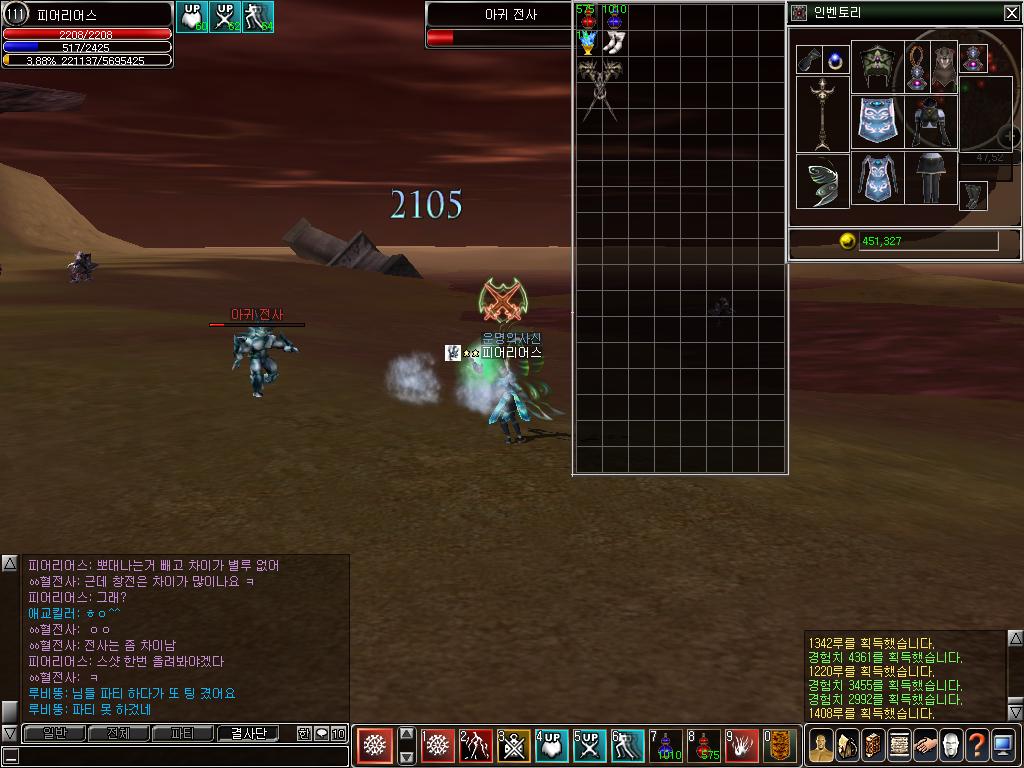The image size is (1024, 768).
Task: Select the red potion in the bag
Action: pyautogui.click(x=588, y=19)
